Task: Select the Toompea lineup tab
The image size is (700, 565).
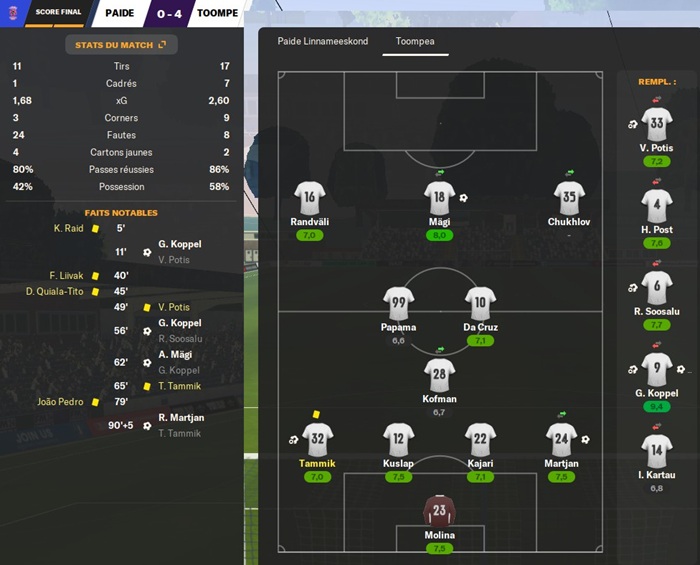Action: (x=415, y=42)
